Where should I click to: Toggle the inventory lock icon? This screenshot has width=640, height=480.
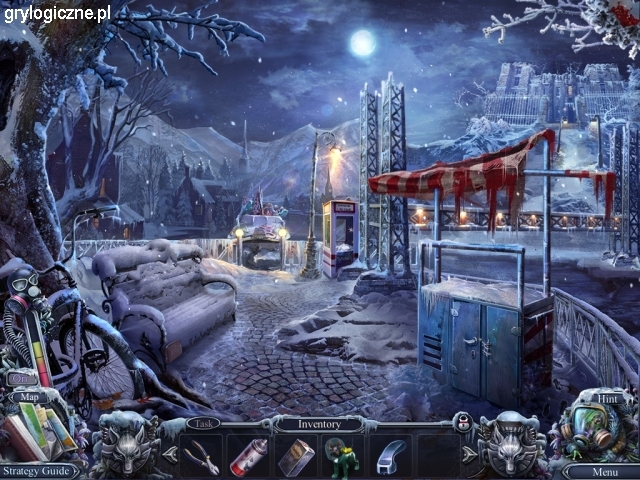tap(463, 423)
